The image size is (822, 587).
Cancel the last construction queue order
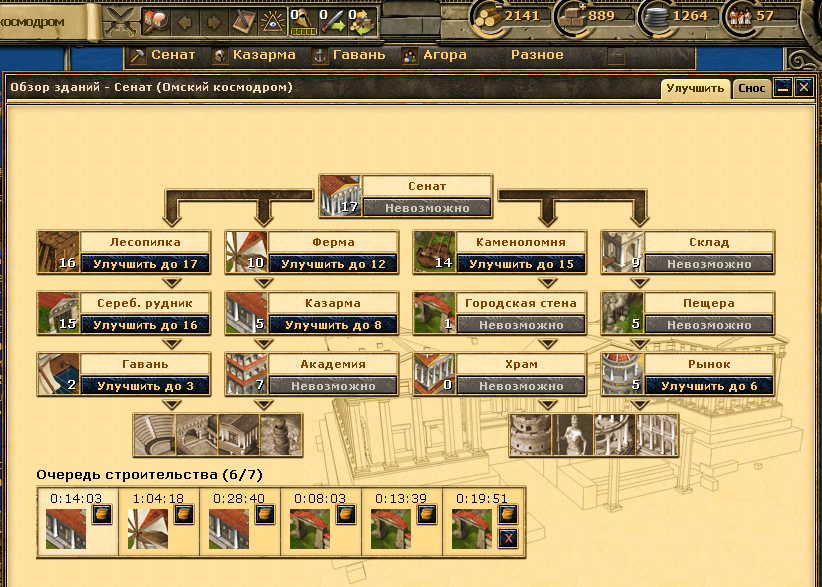pos(507,538)
